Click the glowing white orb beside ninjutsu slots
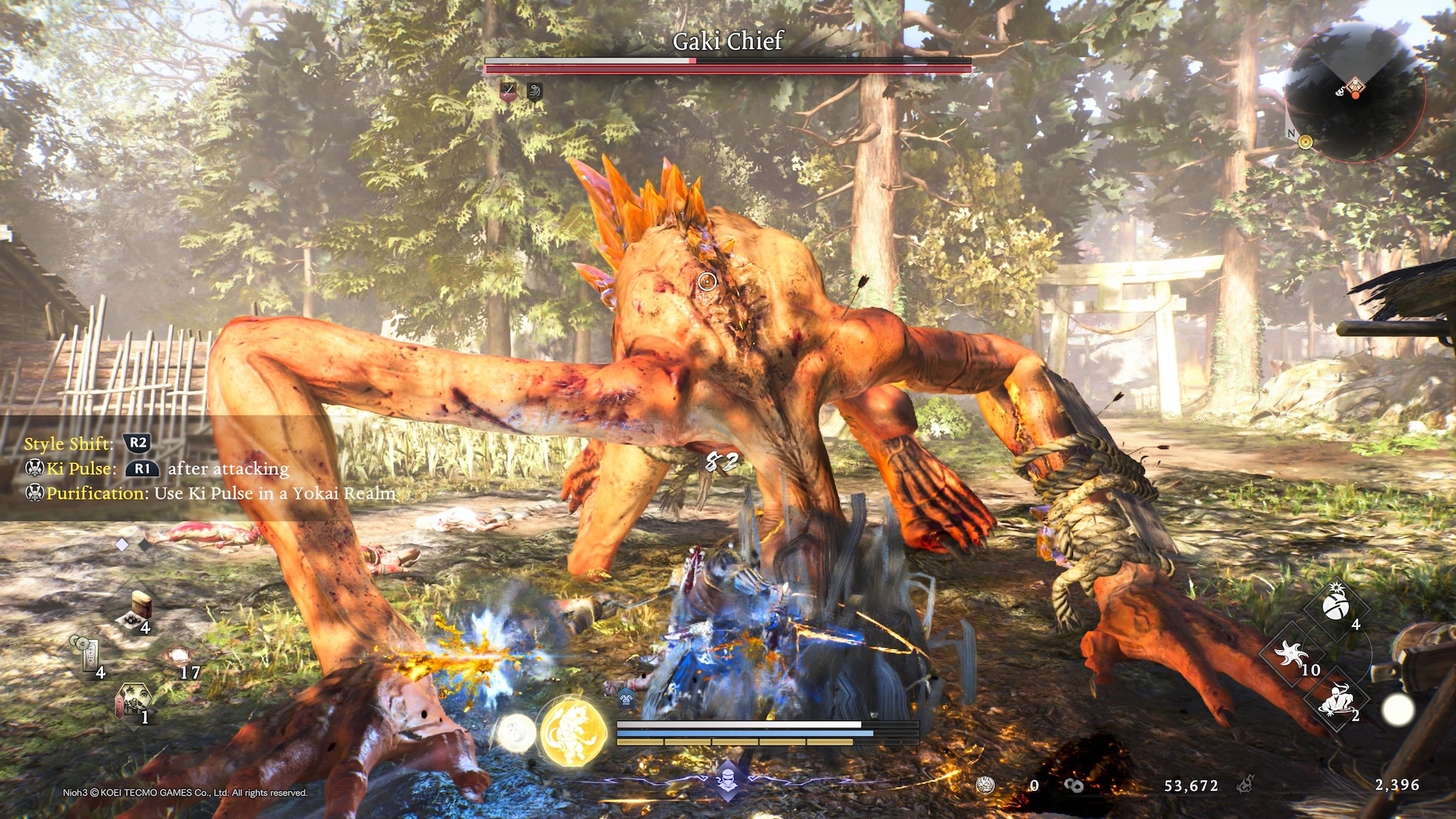 click(1398, 711)
